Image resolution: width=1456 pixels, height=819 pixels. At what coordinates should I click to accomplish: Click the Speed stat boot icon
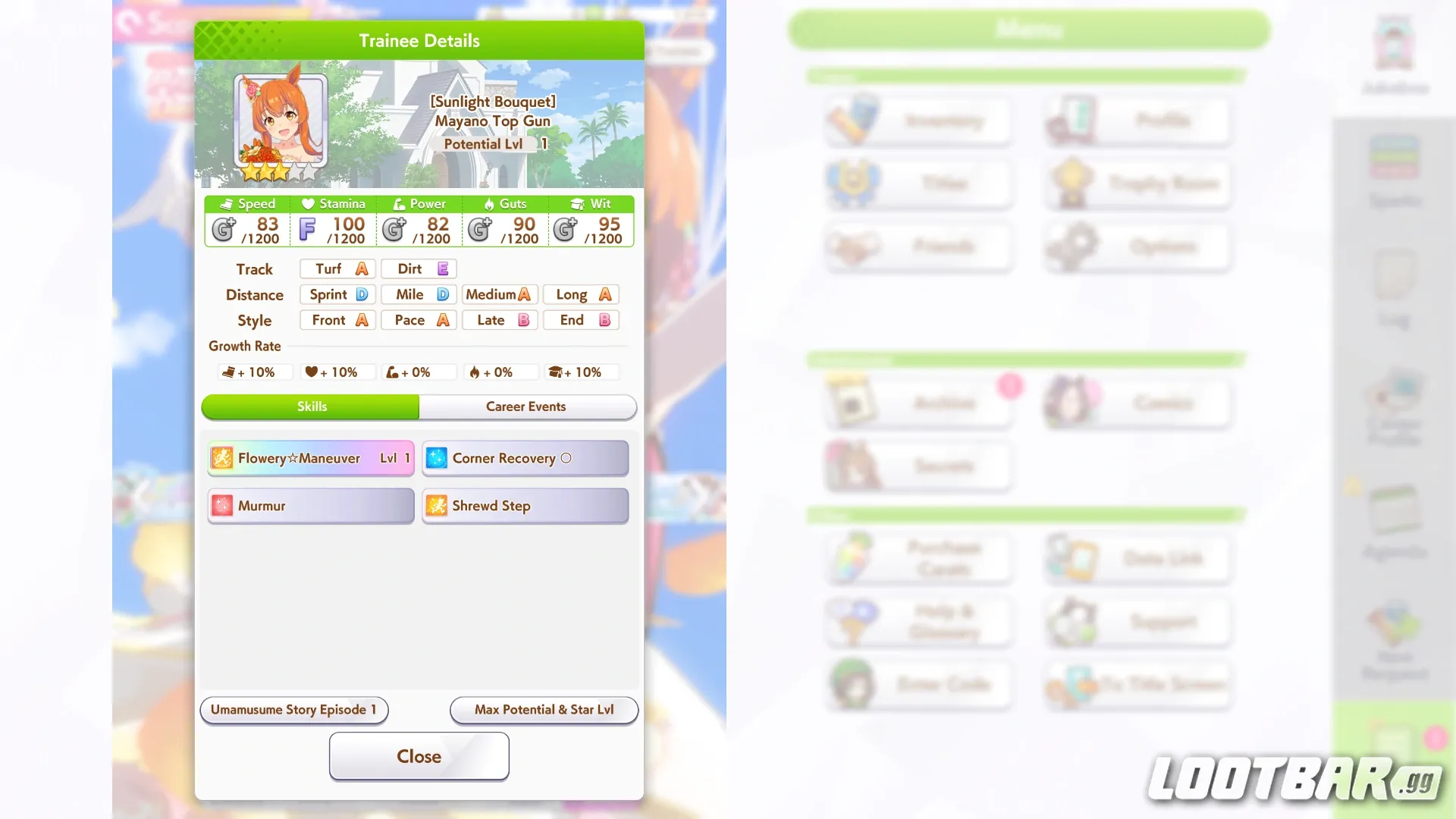click(x=224, y=203)
